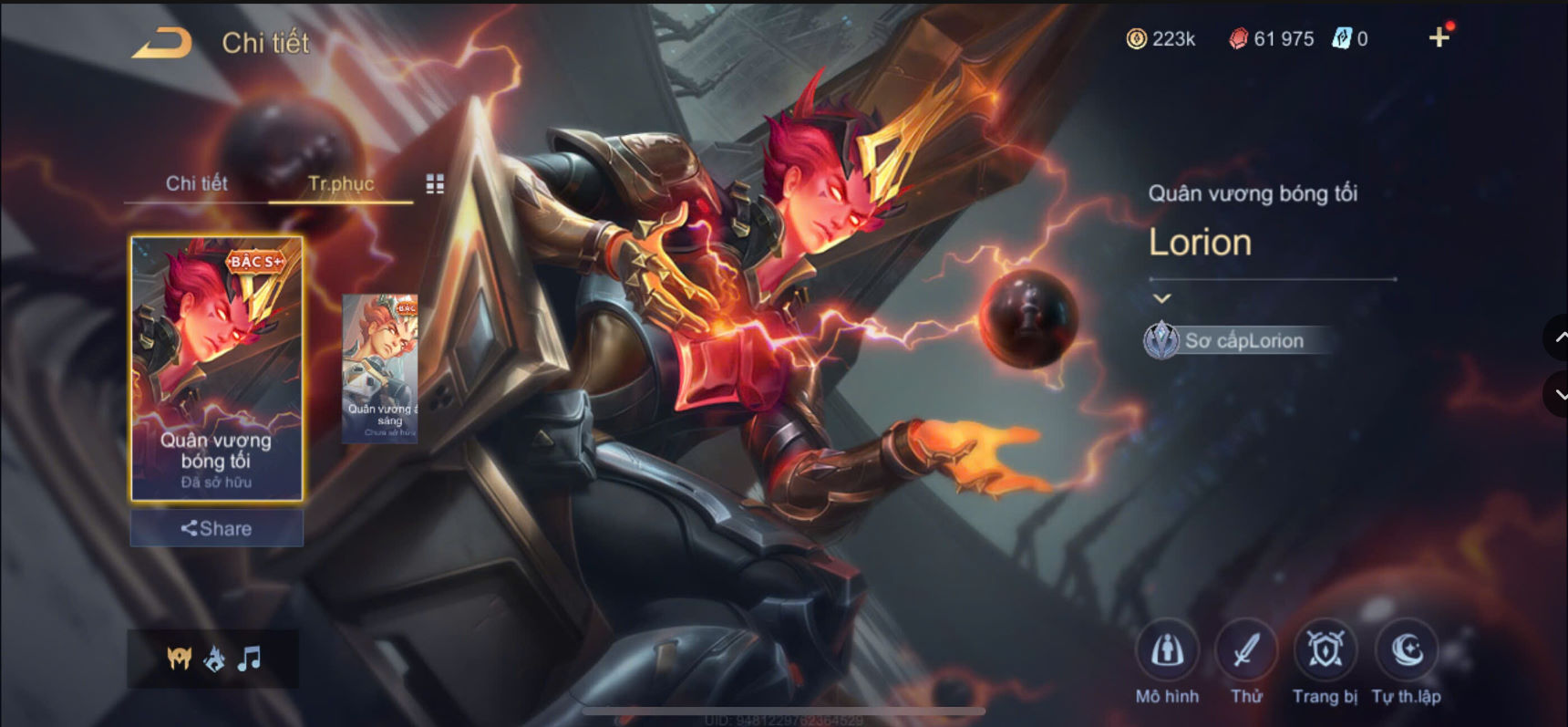This screenshot has width=1568, height=727.
Task: Open the Tr.phục tab
Action: tap(341, 182)
